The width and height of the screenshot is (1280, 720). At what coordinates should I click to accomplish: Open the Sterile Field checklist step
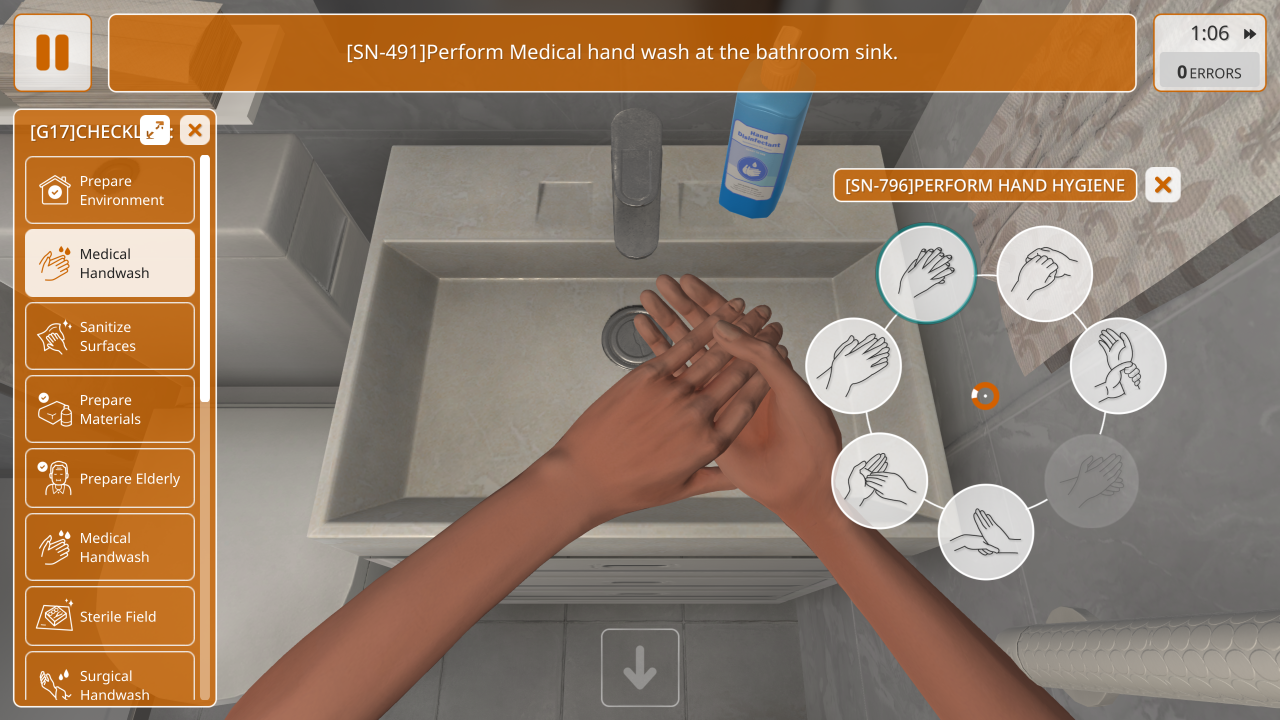[x=110, y=616]
